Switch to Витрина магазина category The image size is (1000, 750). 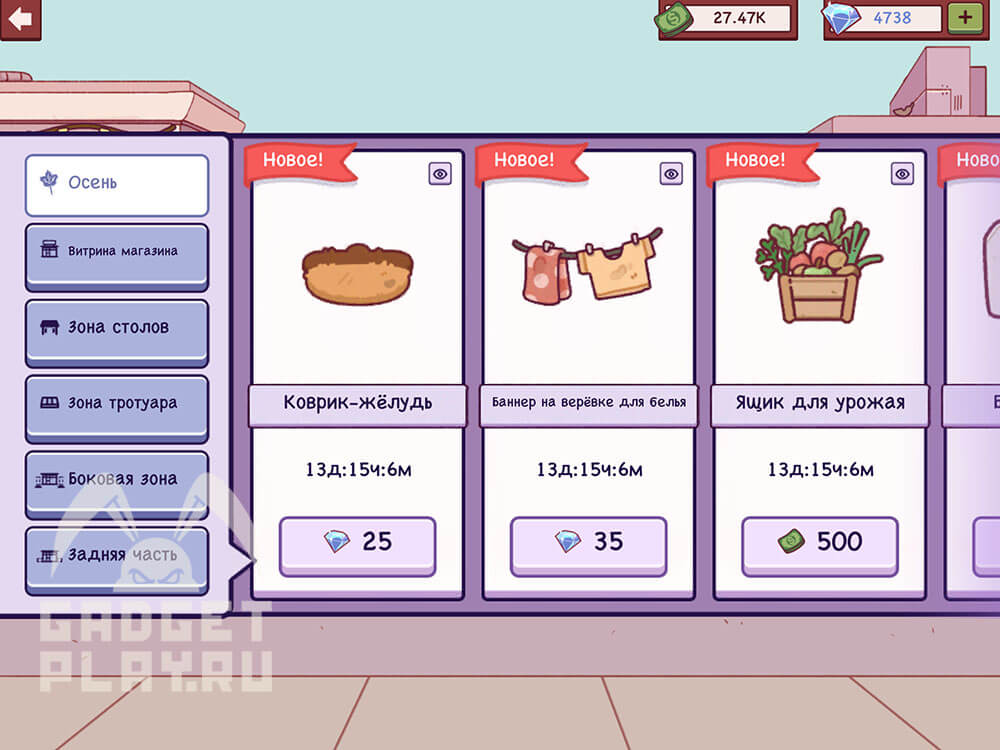[x=117, y=252]
